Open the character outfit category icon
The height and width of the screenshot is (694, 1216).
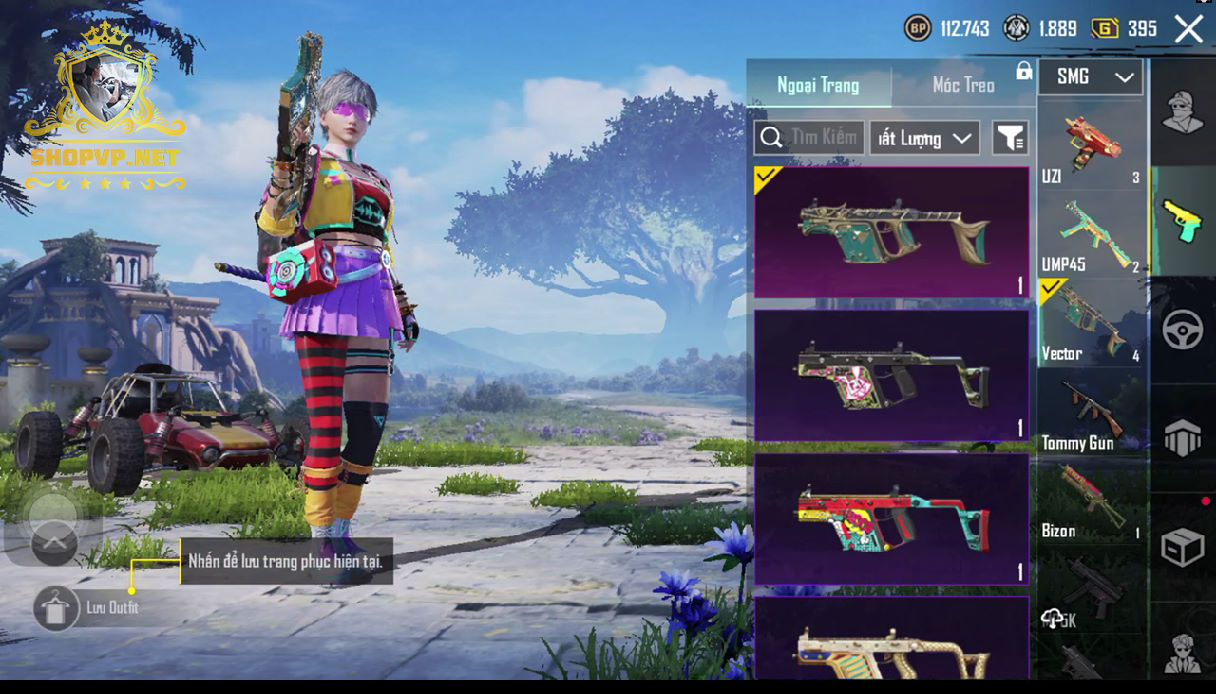(1182, 111)
